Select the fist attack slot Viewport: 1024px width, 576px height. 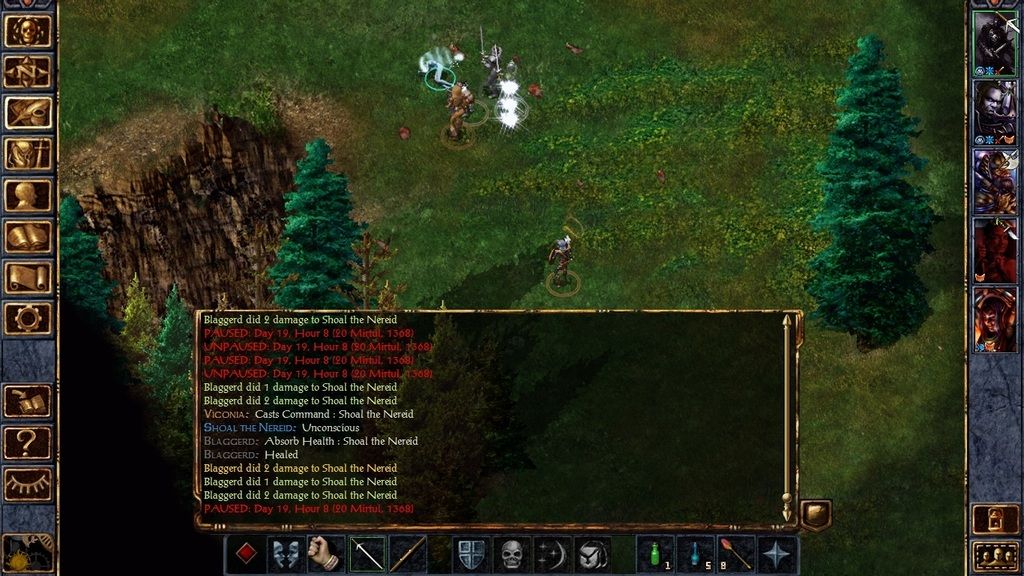coord(326,554)
